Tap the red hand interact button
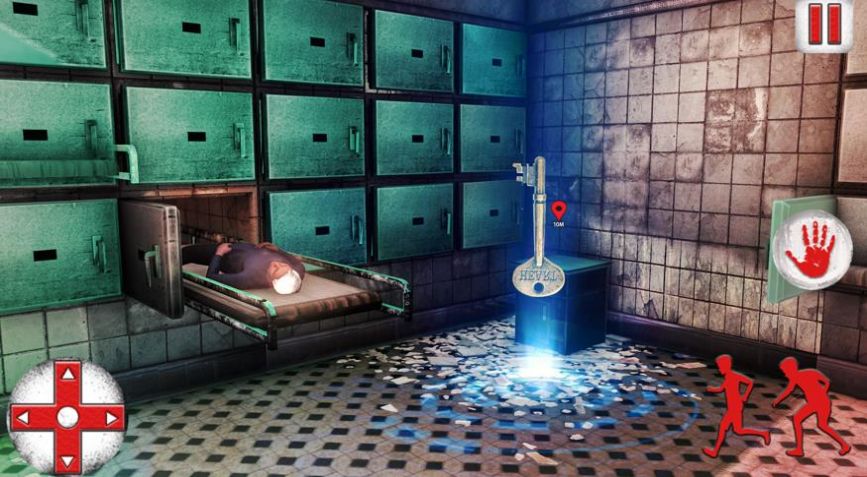 811,248
